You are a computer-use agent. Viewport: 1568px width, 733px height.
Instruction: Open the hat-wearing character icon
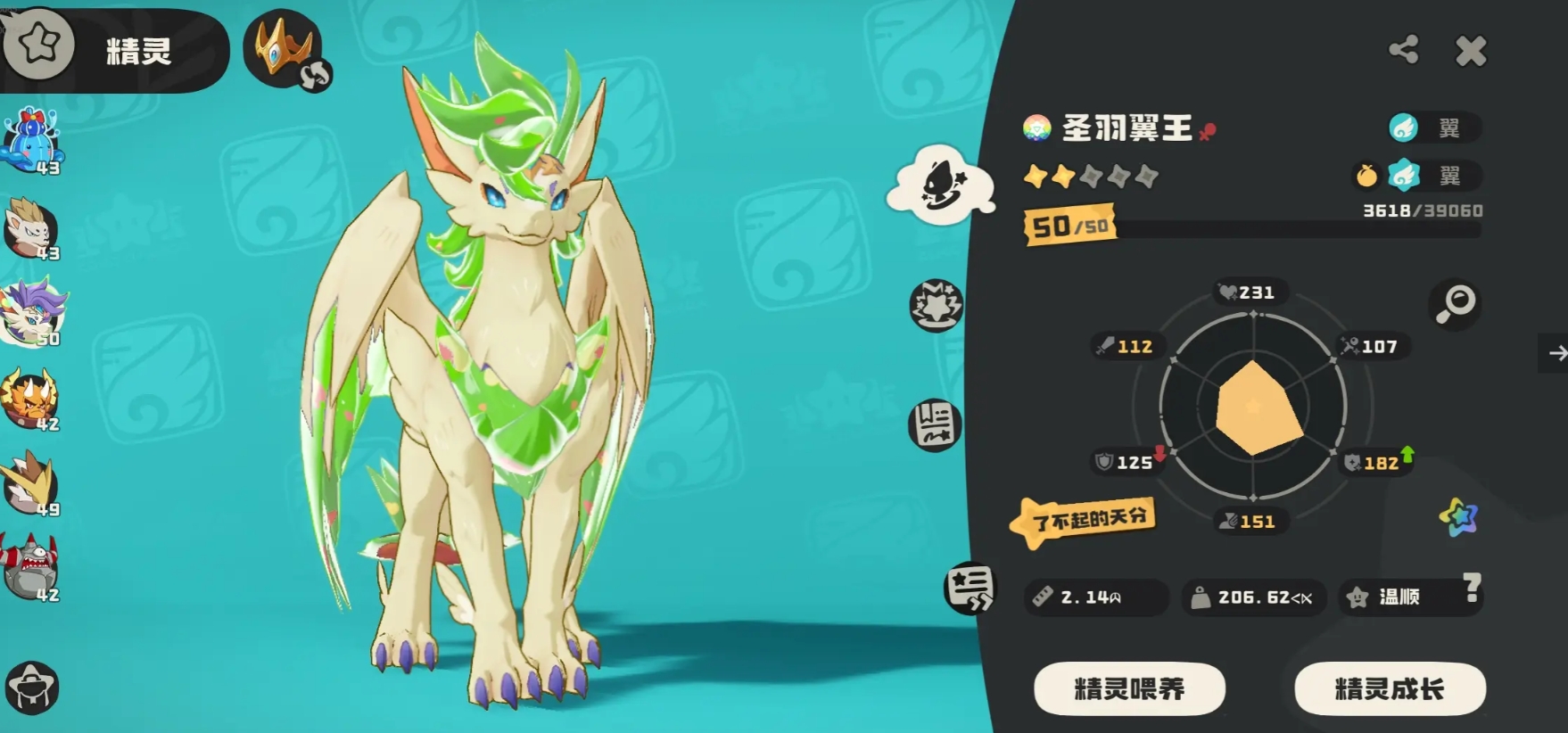(x=31, y=688)
